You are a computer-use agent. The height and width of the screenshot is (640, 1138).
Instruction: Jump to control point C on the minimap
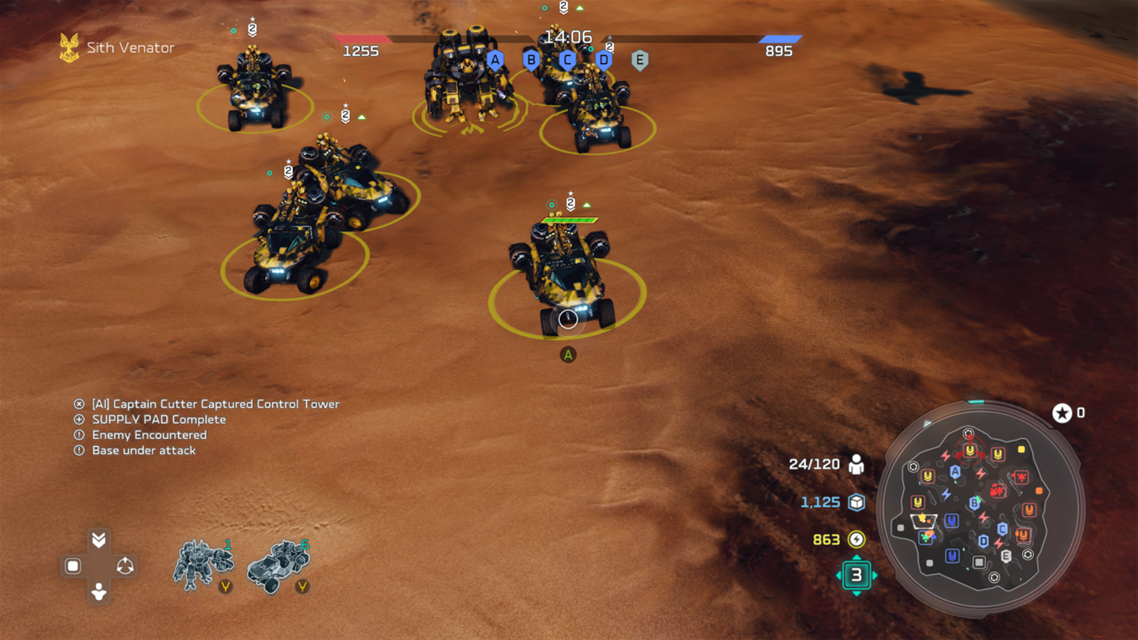[1002, 529]
